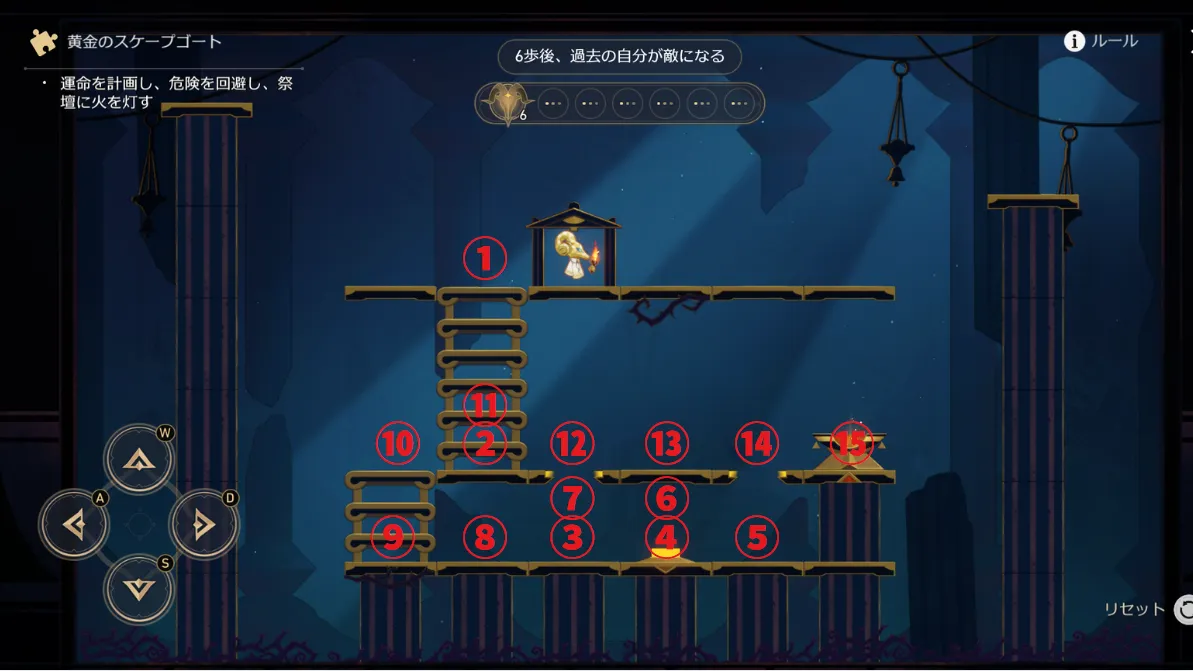This screenshot has height=671, width=1193.
Task: Select the 黄金のスケープゴート puzzle title
Action: click(144, 42)
